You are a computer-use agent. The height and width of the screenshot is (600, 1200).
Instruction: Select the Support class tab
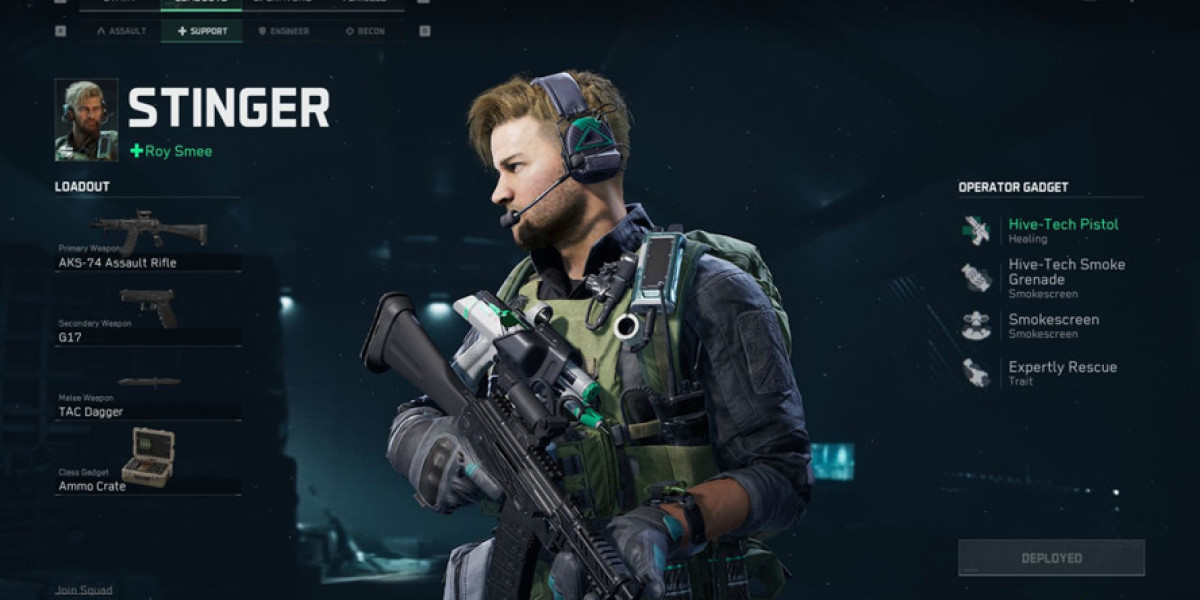coord(202,31)
